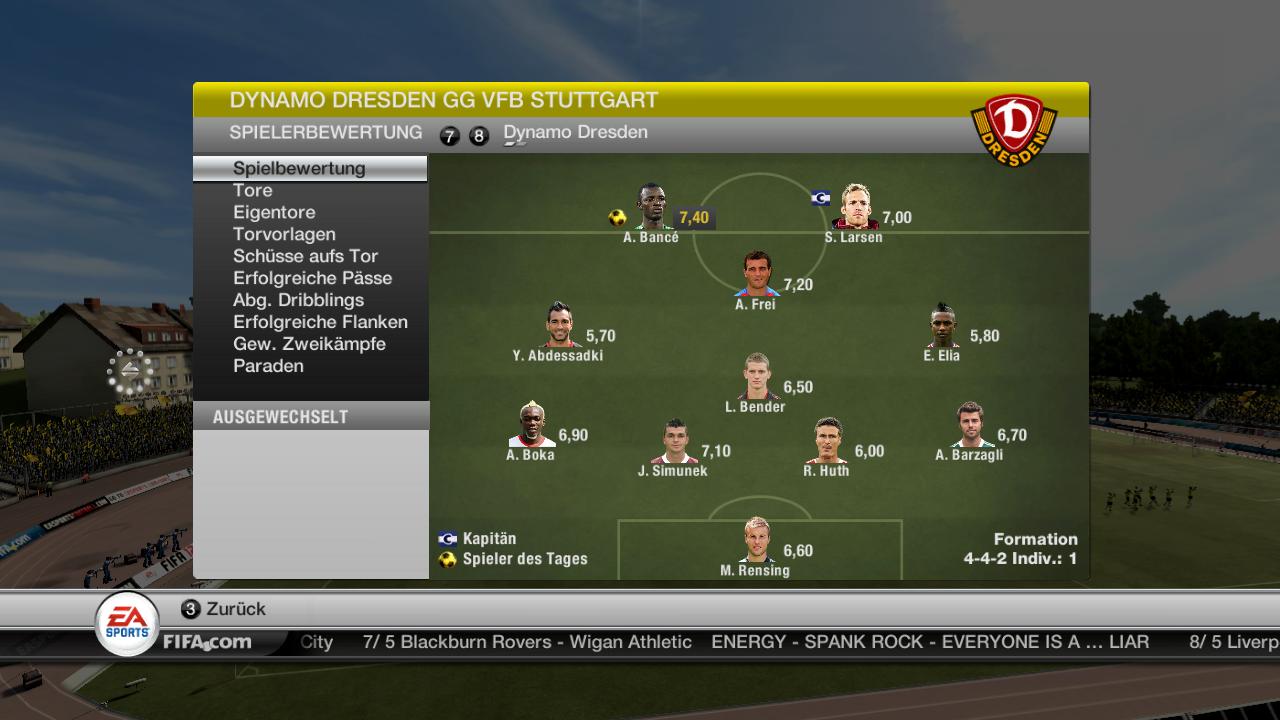Select Erfolgreiche Pässe in the list
1280x720 pixels.
[x=312, y=278]
